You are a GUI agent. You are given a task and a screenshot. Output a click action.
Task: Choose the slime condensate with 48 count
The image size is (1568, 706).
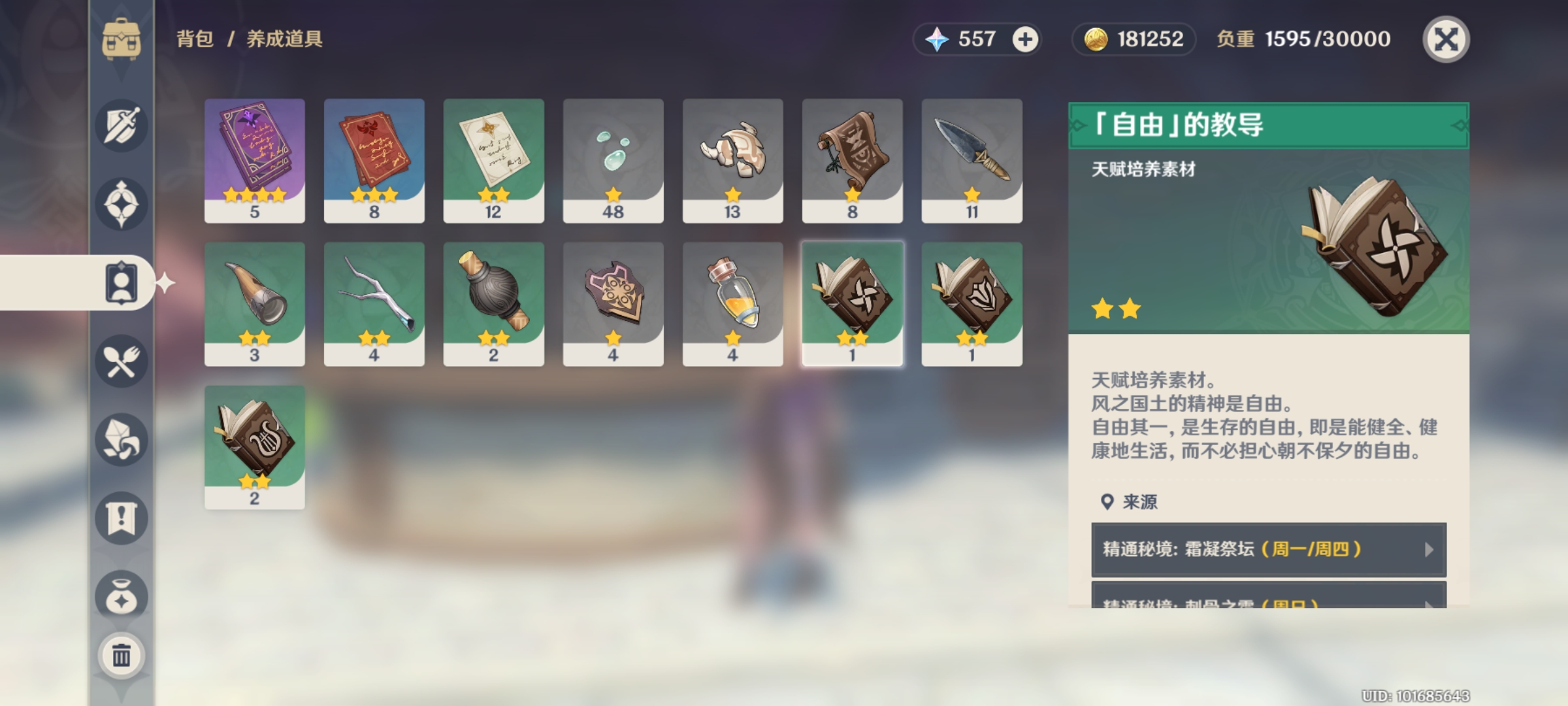(613, 161)
